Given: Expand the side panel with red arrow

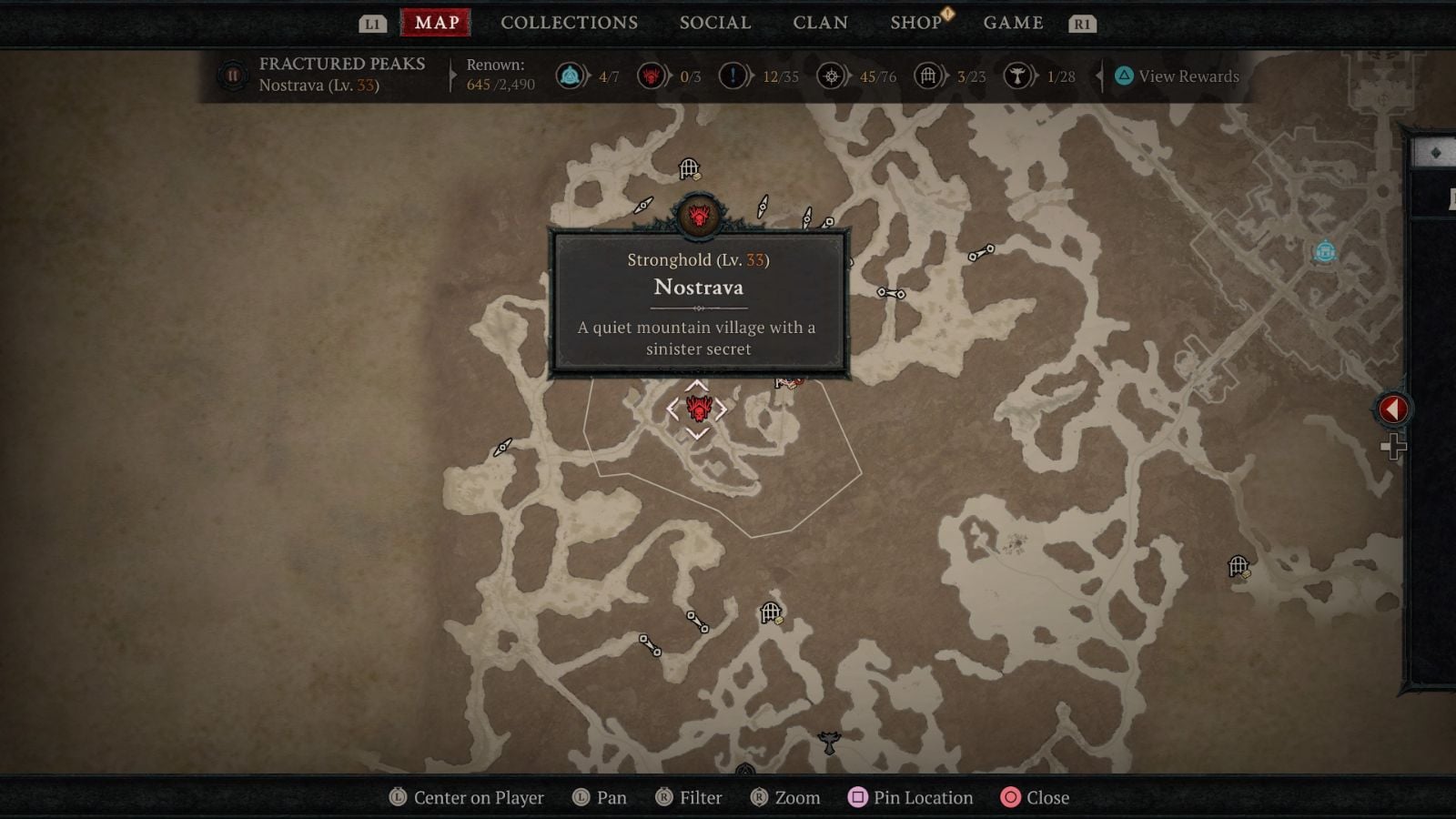Looking at the screenshot, I should (1392, 409).
